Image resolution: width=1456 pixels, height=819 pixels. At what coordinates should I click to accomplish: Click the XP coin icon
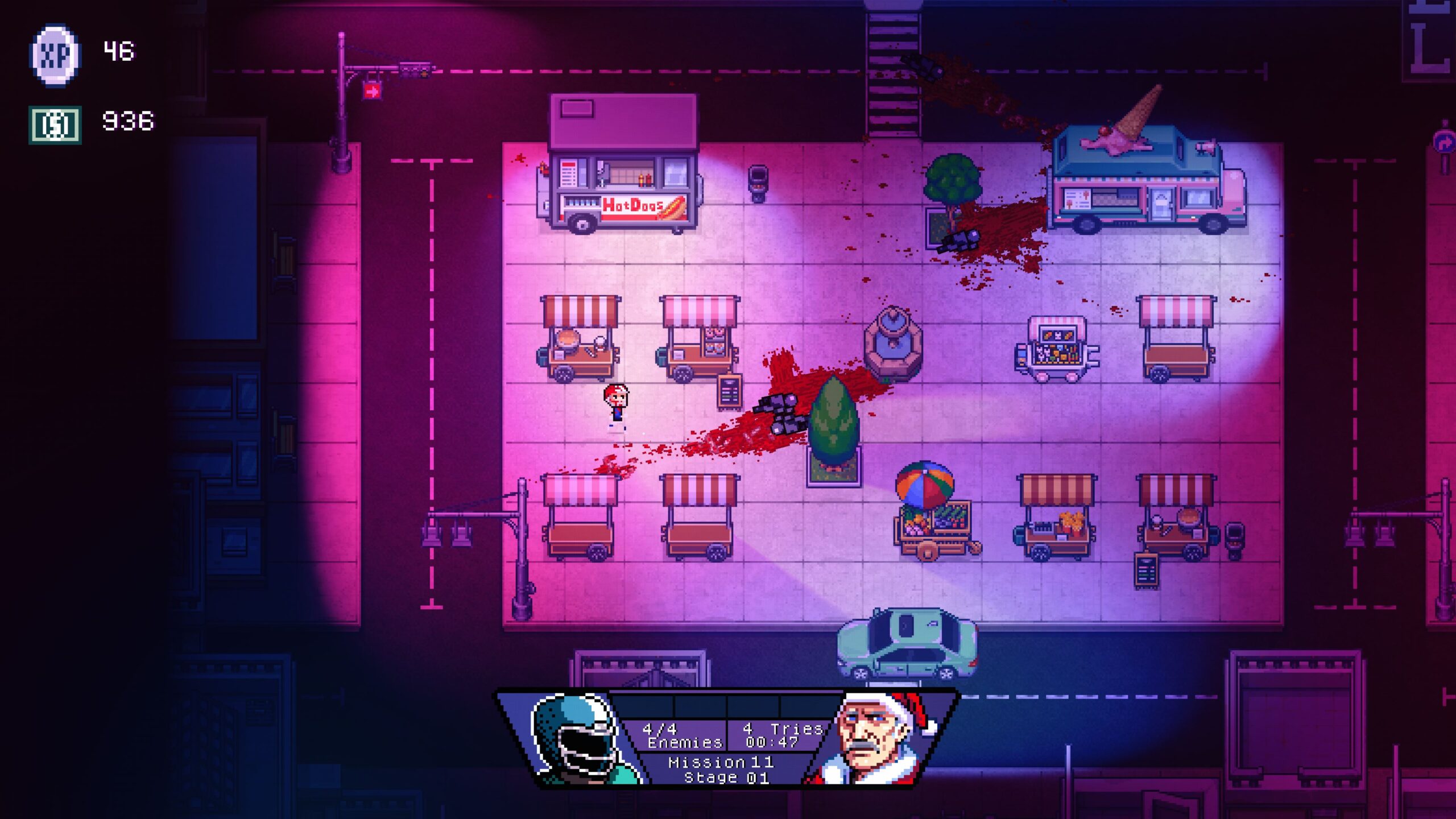tap(55, 55)
